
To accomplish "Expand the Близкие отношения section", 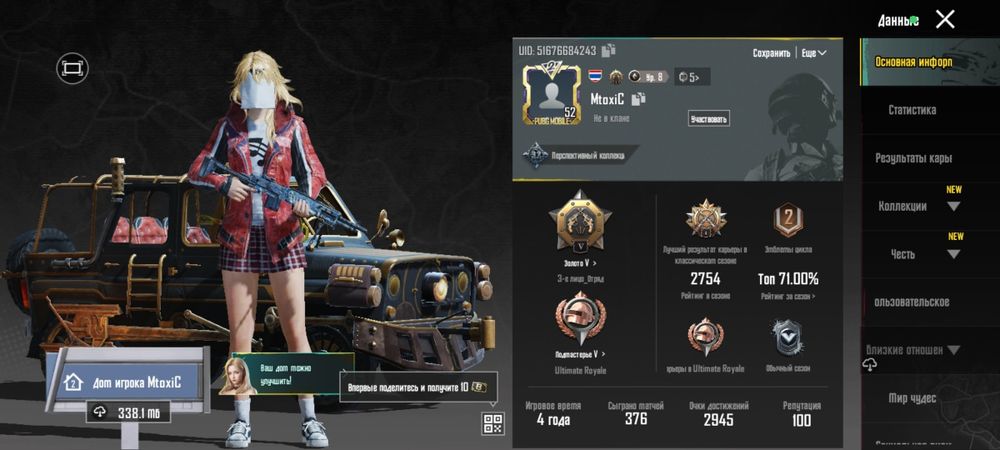I will coord(912,350).
